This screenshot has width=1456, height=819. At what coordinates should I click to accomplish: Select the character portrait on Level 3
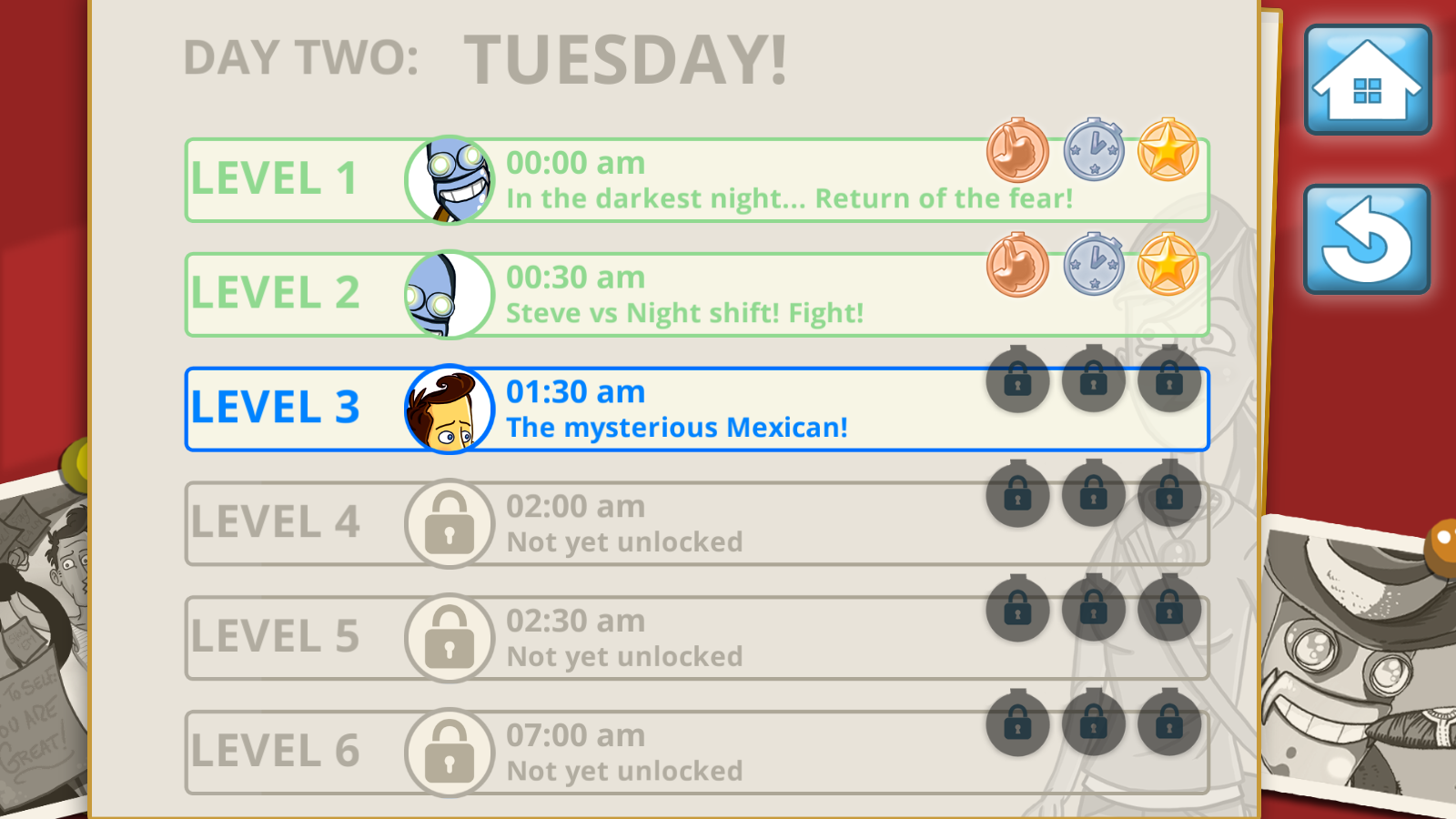pyautogui.click(x=450, y=409)
